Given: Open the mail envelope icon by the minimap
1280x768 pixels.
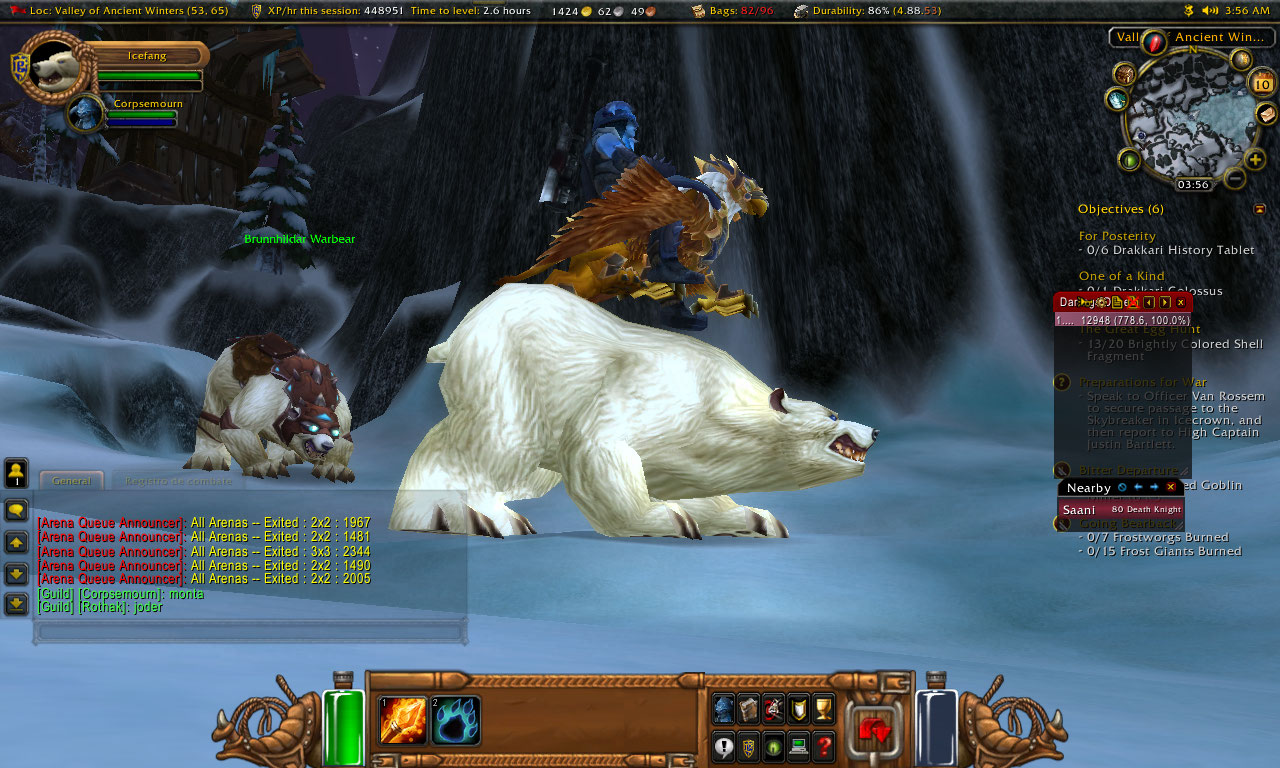Looking at the screenshot, I should tap(1266, 113).
